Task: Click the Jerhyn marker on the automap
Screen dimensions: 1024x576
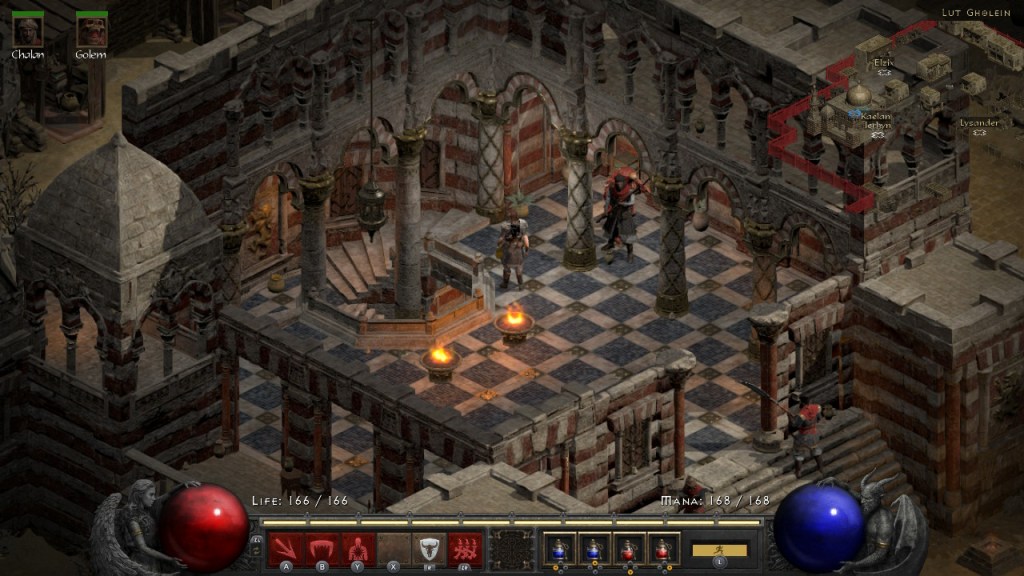Action: [878, 134]
